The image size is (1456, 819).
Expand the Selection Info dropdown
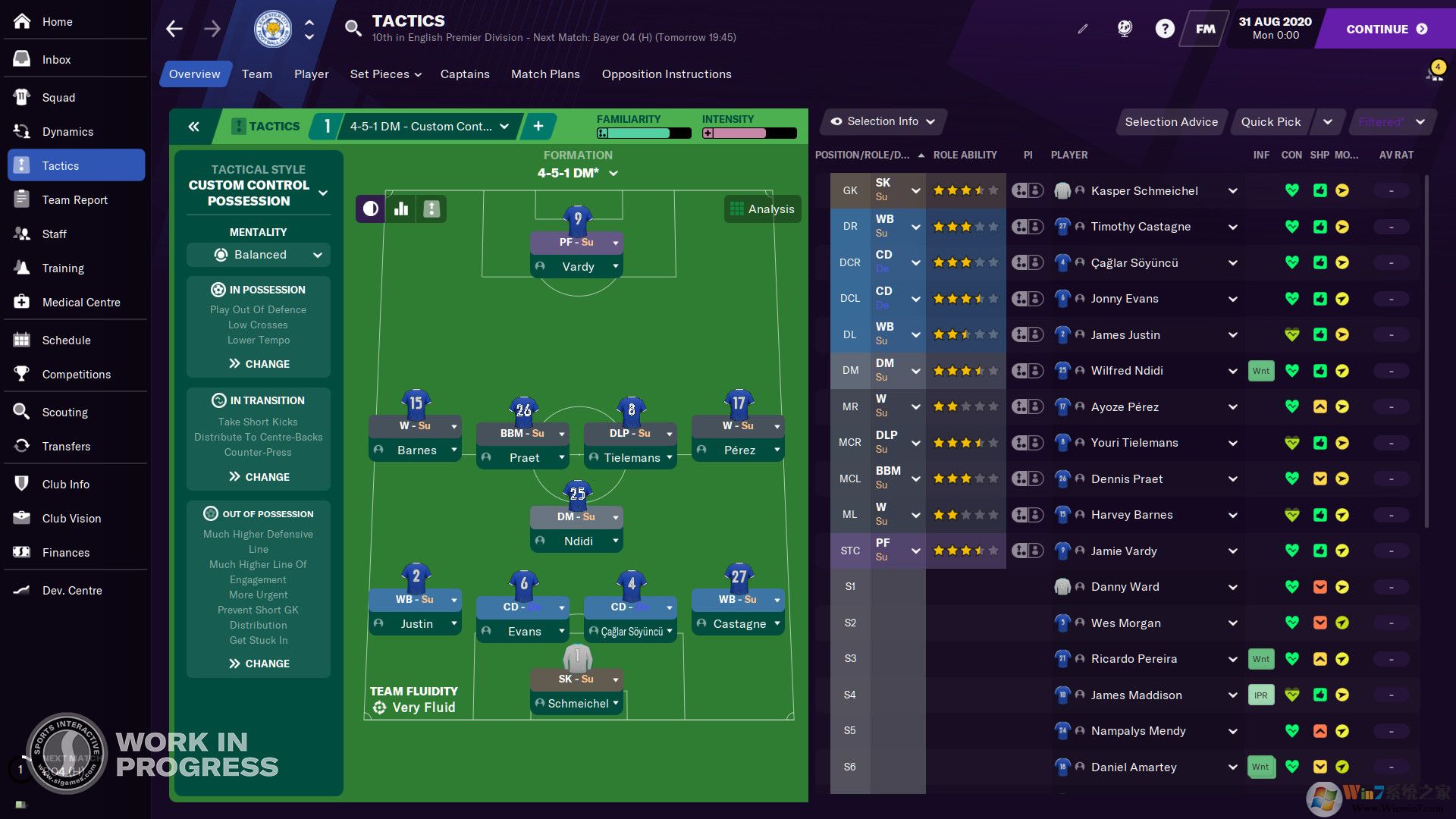click(883, 121)
